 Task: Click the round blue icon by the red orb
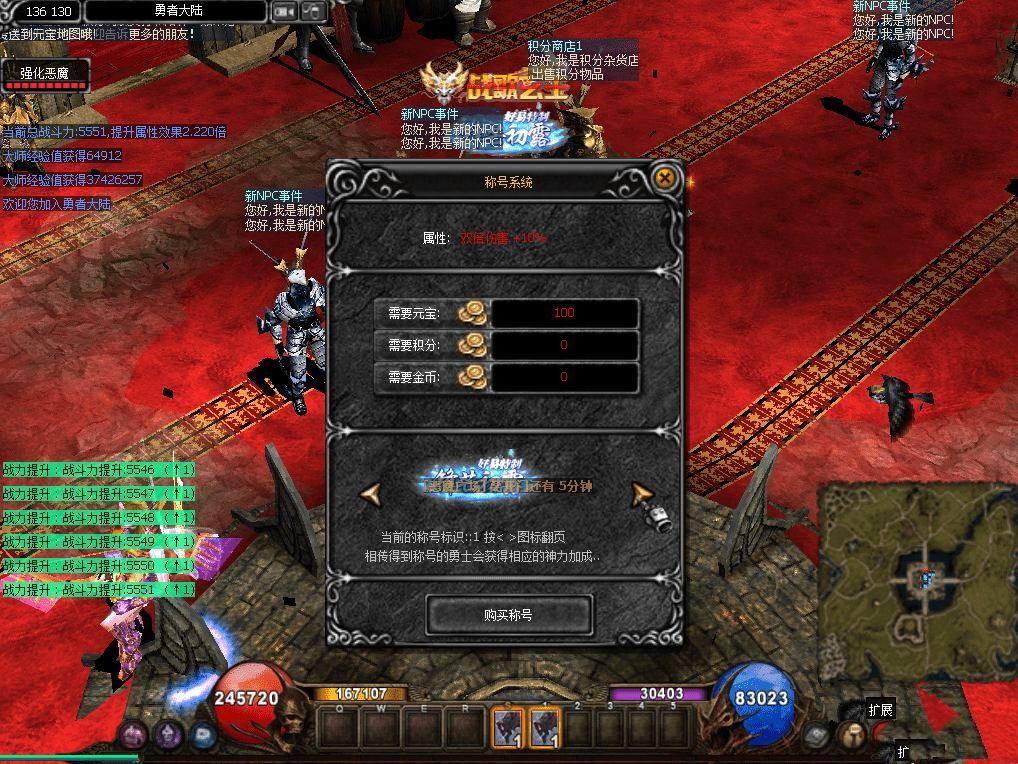(203, 735)
